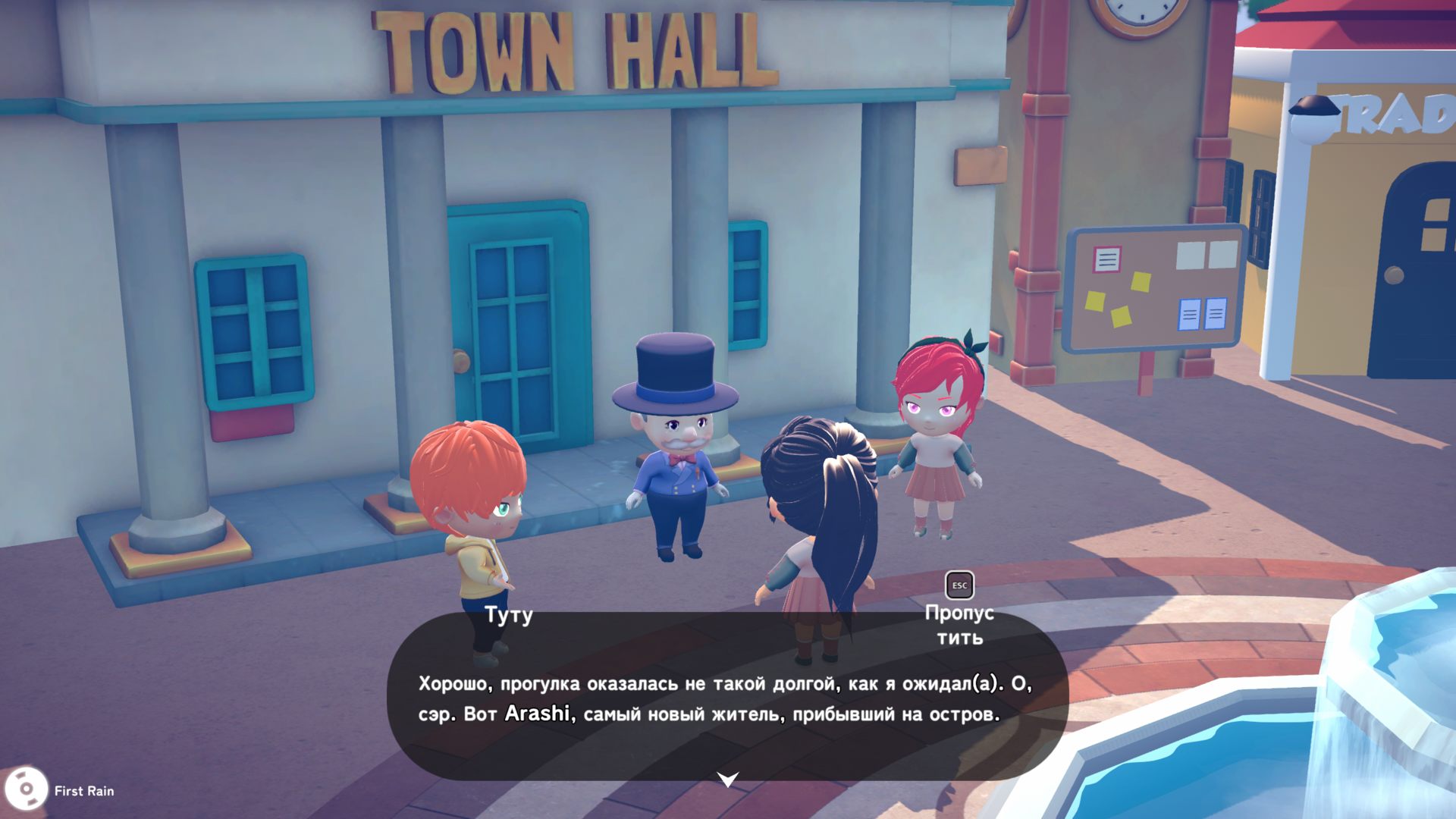Advance dialogue with the down arrow

[x=728, y=779]
